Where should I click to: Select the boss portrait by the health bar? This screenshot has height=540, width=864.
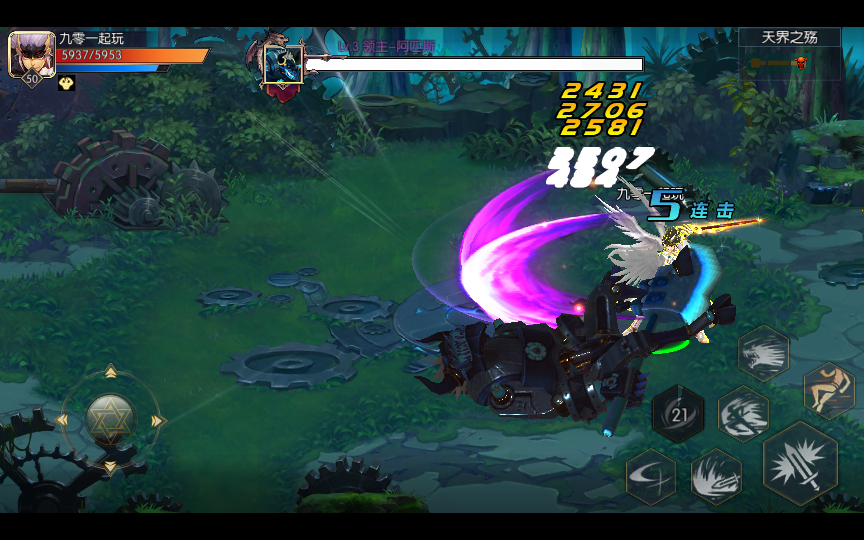[283, 64]
